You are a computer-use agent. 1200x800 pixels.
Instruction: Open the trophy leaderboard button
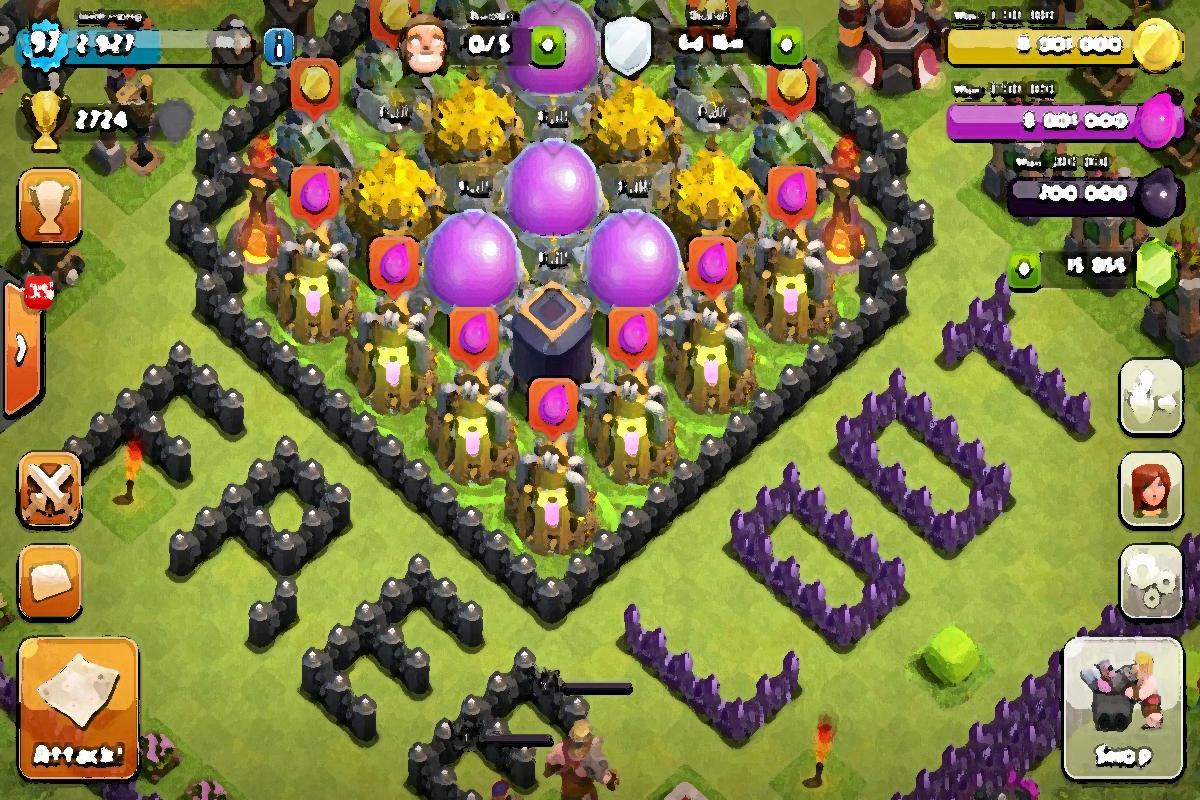point(49,207)
